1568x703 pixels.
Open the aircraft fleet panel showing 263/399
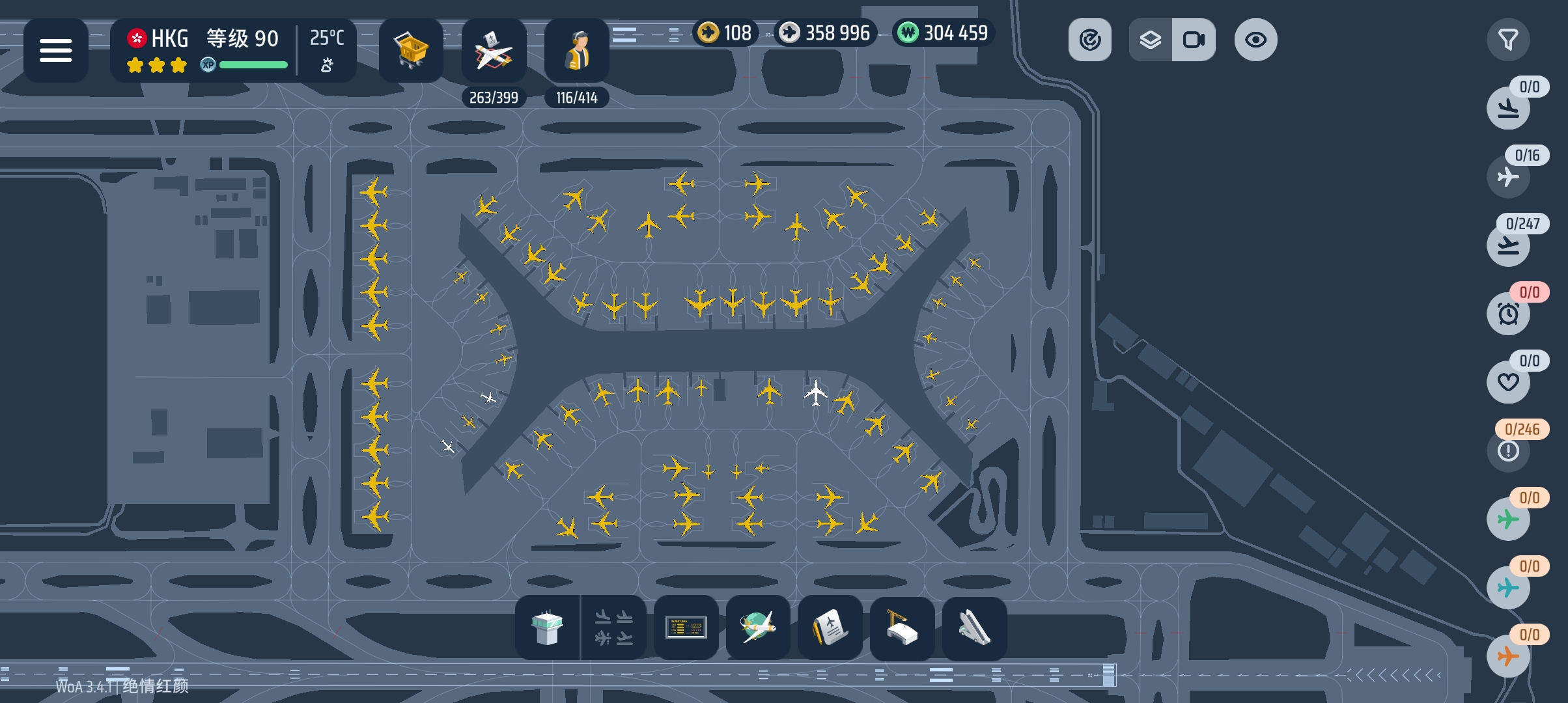(x=494, y=50)
